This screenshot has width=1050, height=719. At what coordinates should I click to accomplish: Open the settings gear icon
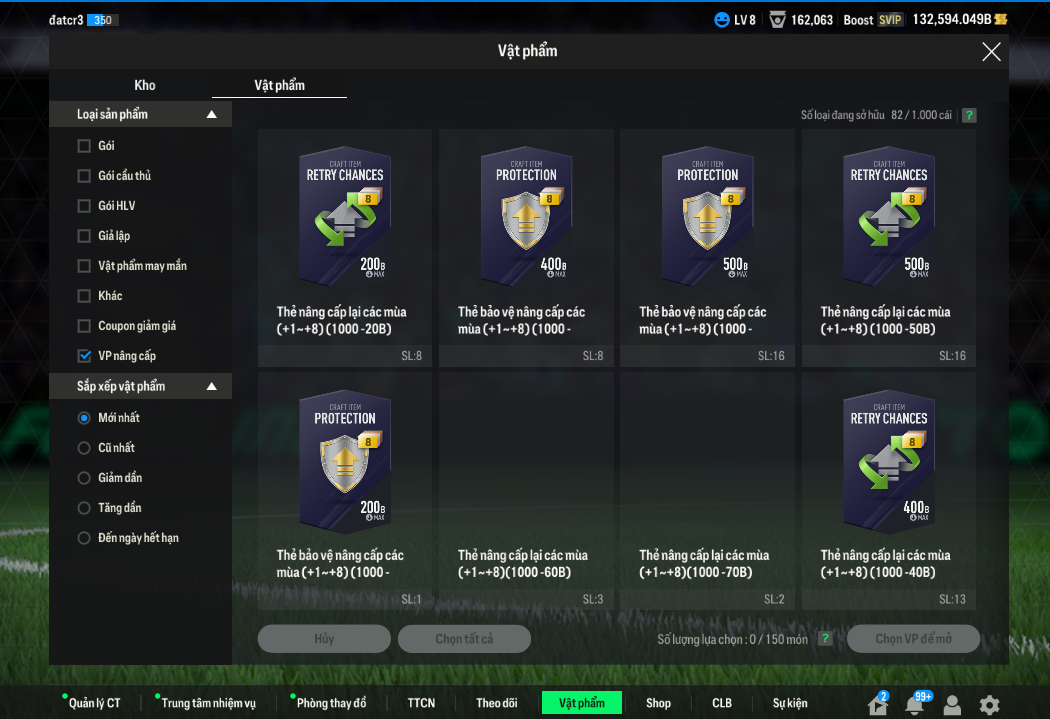pos(989,705)
